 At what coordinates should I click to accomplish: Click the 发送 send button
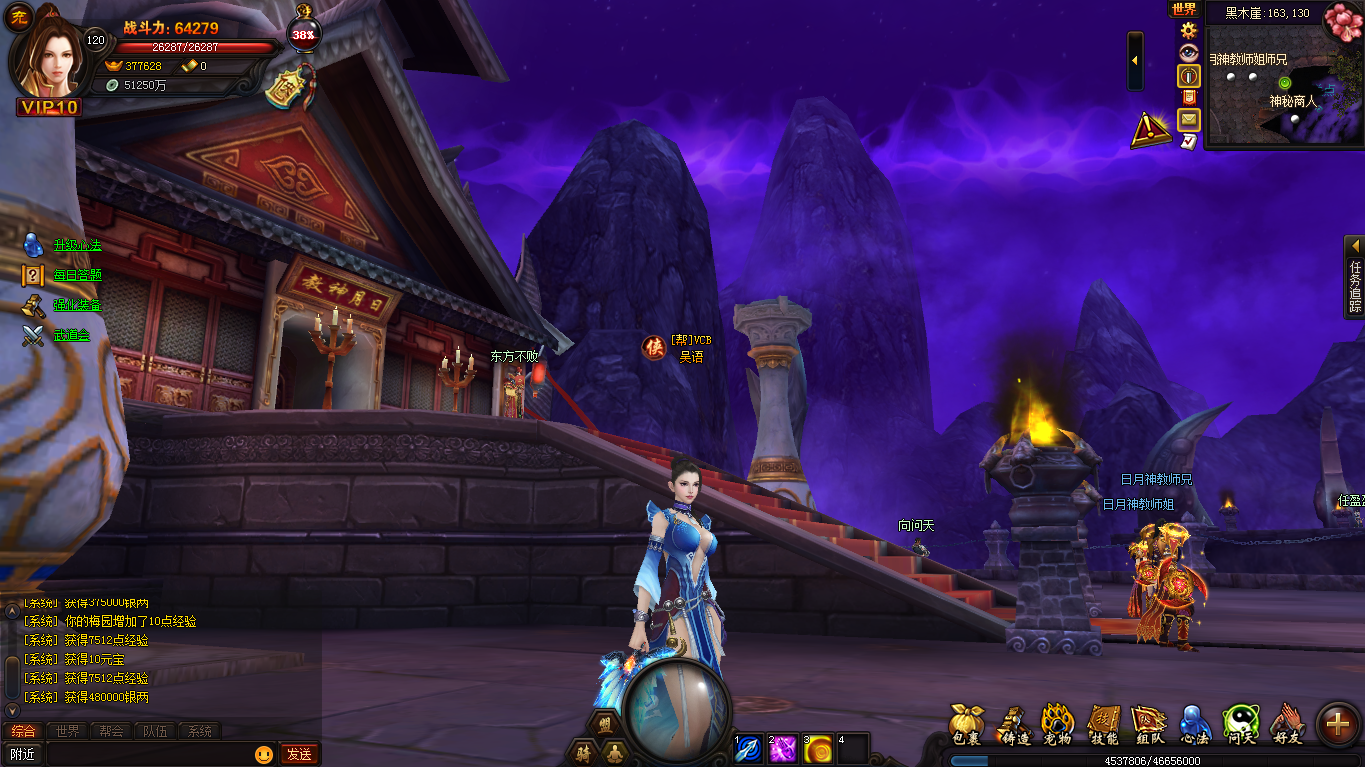coord(299,754)
